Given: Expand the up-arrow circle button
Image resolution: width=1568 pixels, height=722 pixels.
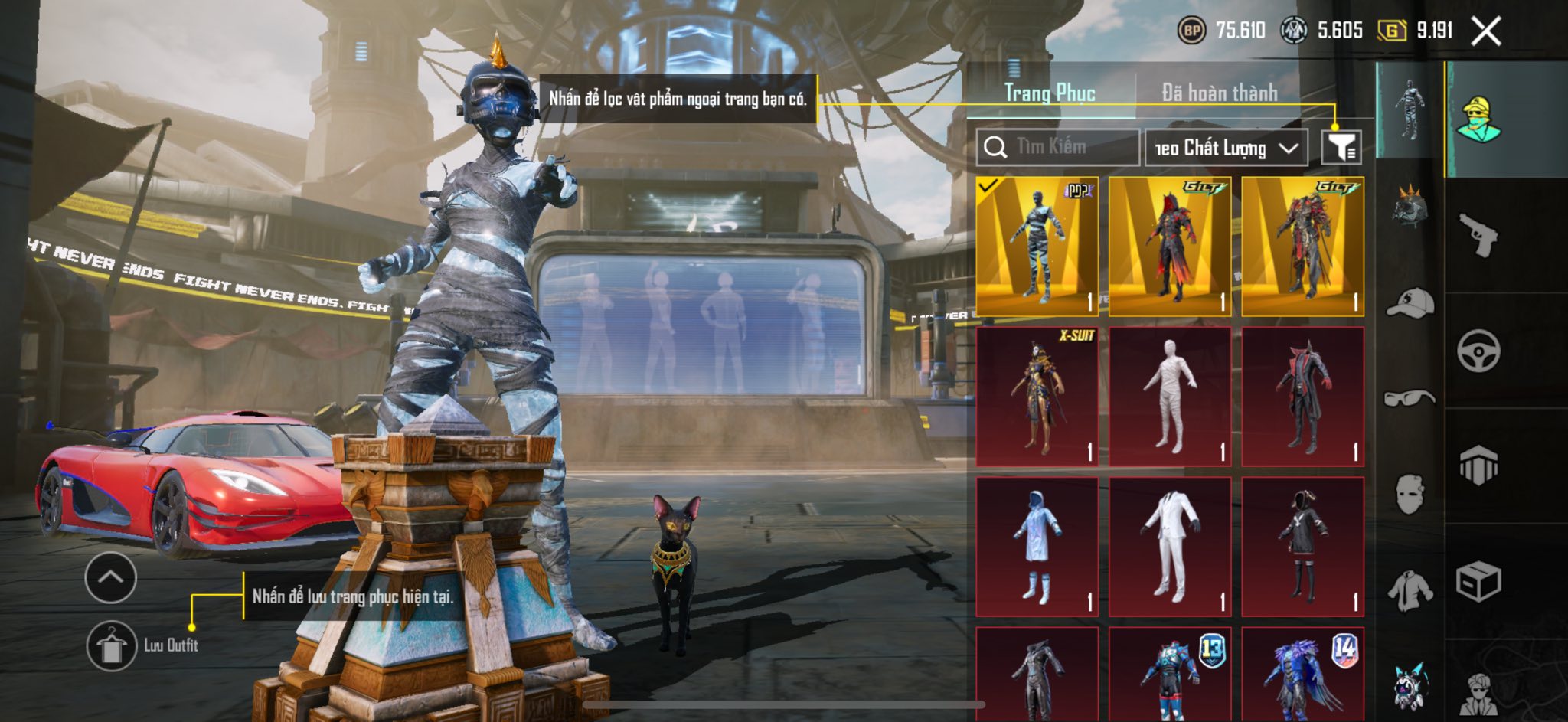Looking at the screenshot, I should [111, 577].
